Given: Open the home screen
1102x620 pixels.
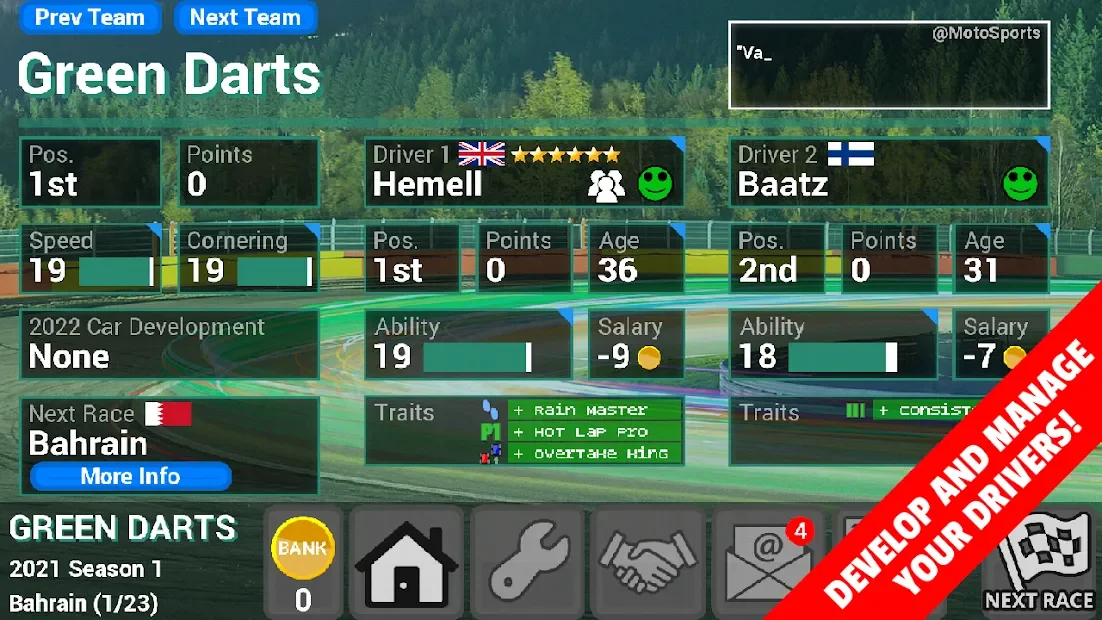Looking at the screenshot, I should (406, 564).
